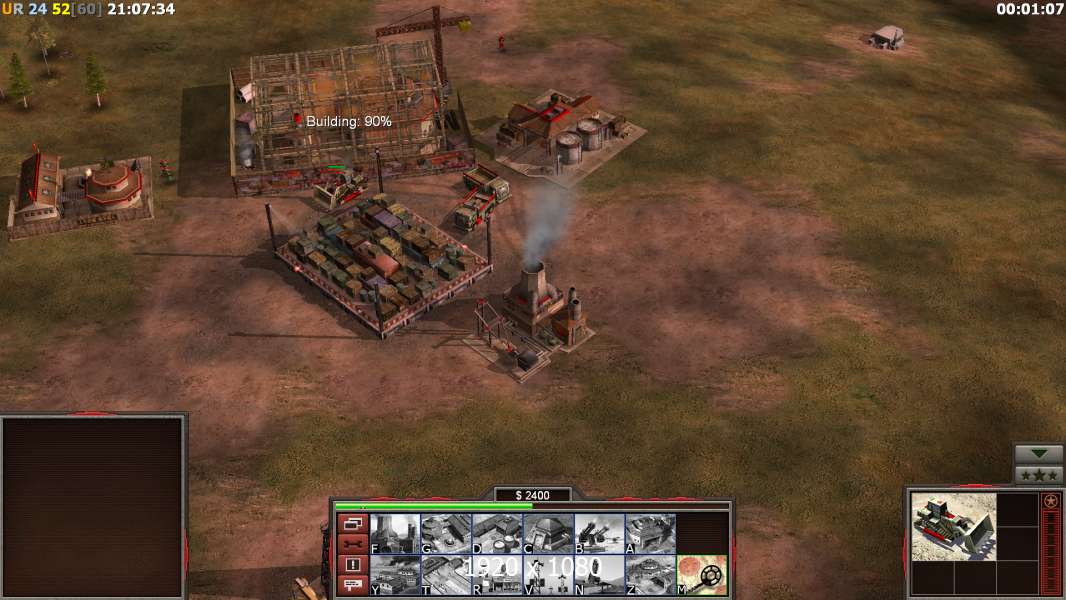Select the nuclear reactor build icon (F)
The width and height of the screenshot is (1066, 600).
394,534
